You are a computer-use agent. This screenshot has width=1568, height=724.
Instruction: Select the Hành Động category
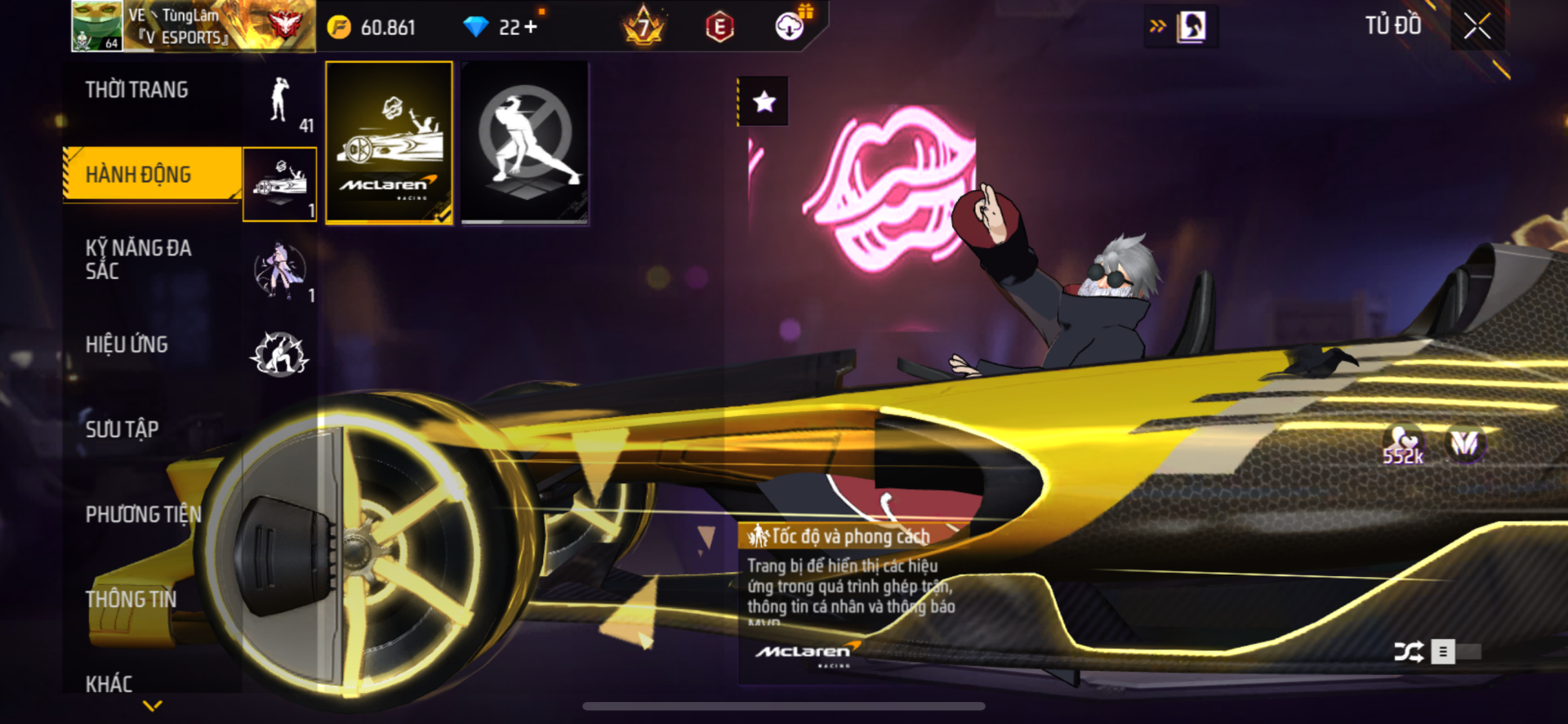pyautogui.click(x=139, y=175)
